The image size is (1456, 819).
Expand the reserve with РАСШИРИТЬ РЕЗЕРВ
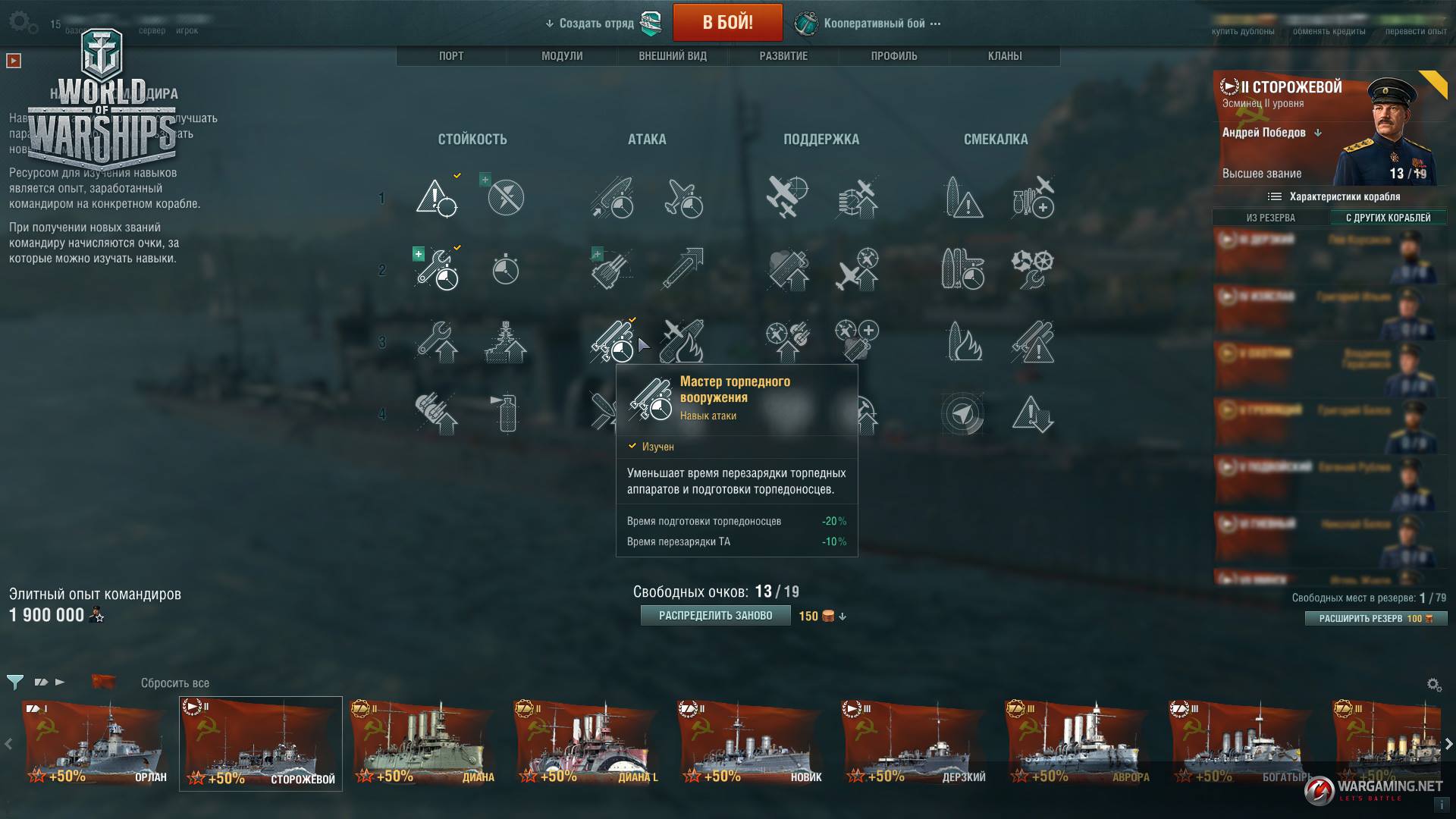tap(1376, 619)
